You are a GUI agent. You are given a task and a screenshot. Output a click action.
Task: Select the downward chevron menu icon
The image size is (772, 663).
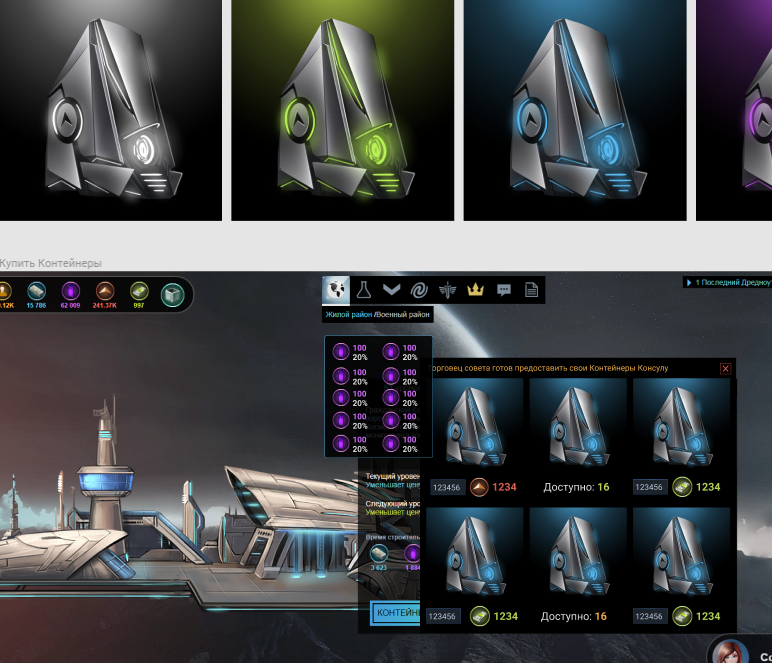pos(392,290)
